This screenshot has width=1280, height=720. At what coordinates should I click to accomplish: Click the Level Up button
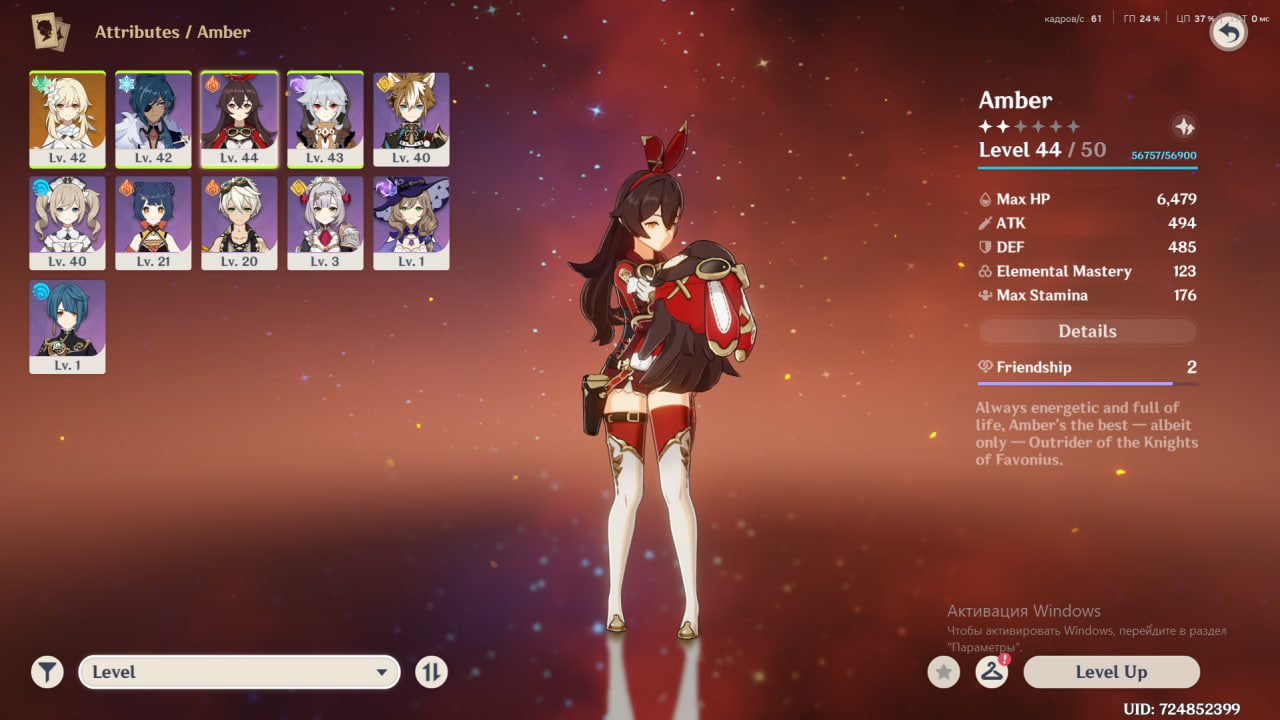pyautogui.click(x=1111, y=672)
